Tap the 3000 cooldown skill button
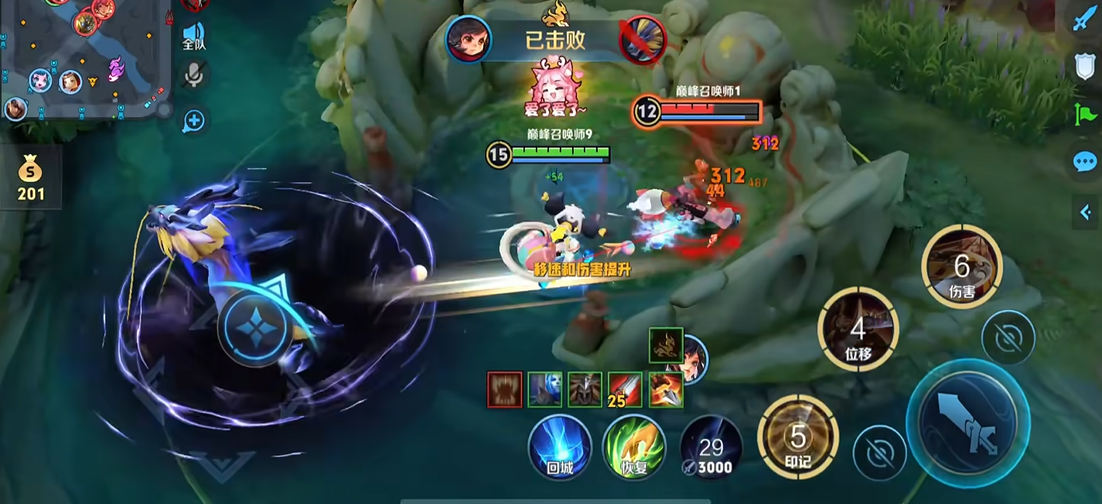This screenshot has height=504, width=1102. [710, 446]
